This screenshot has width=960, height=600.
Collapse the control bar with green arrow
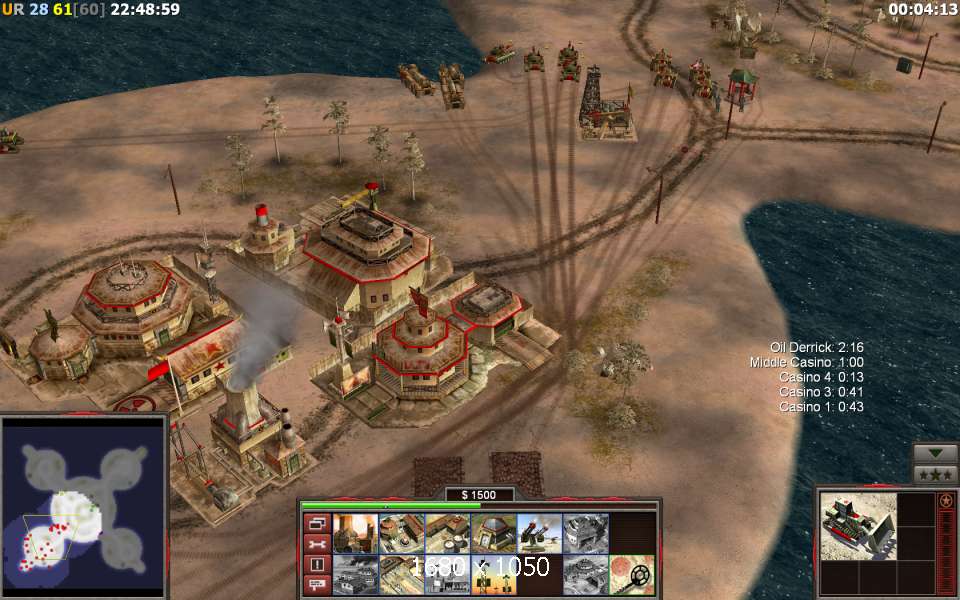[936, 453]
